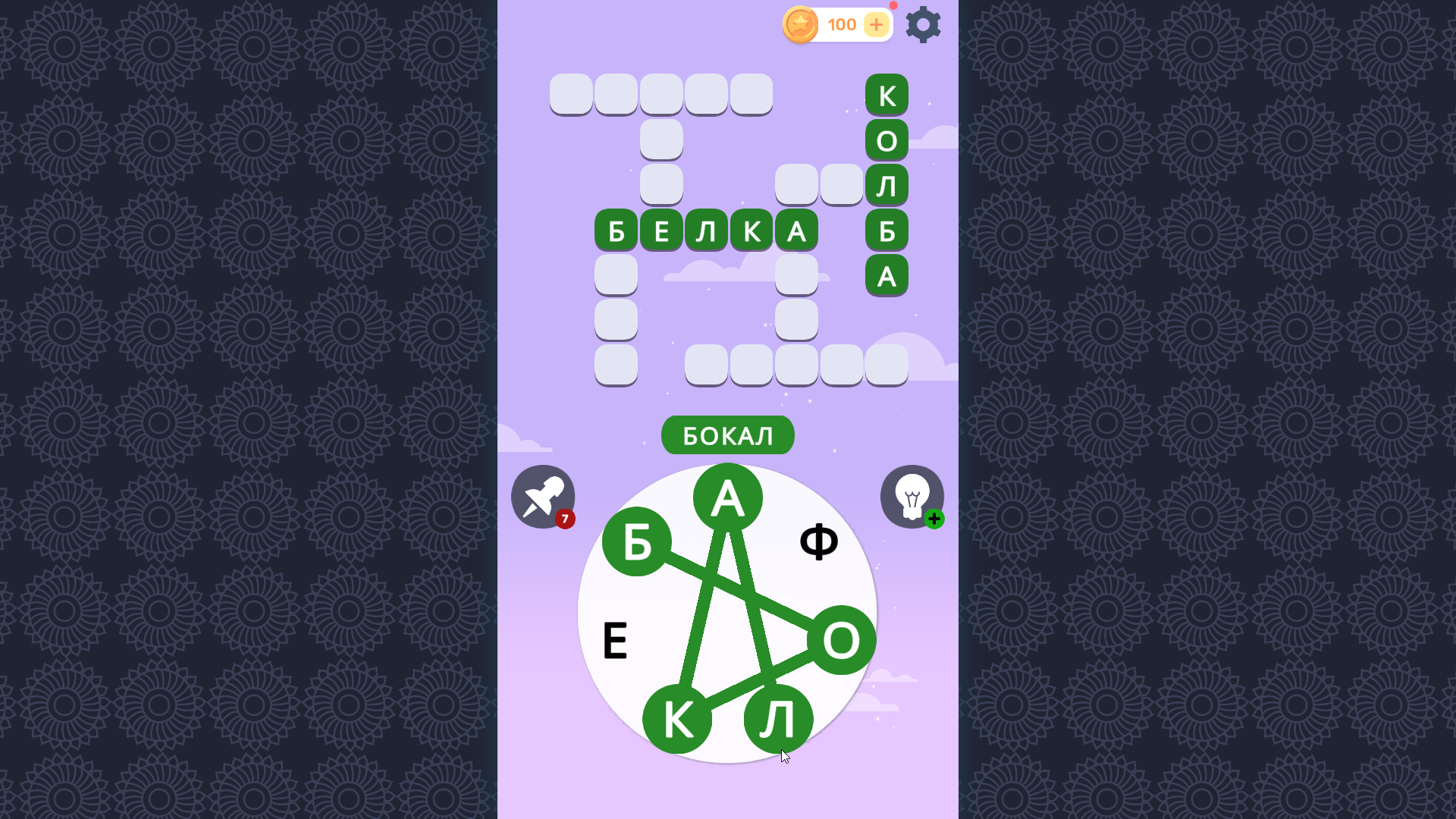Use the lightbulb hint icon
Screen dimensions: 1456x819
point(913,497)
